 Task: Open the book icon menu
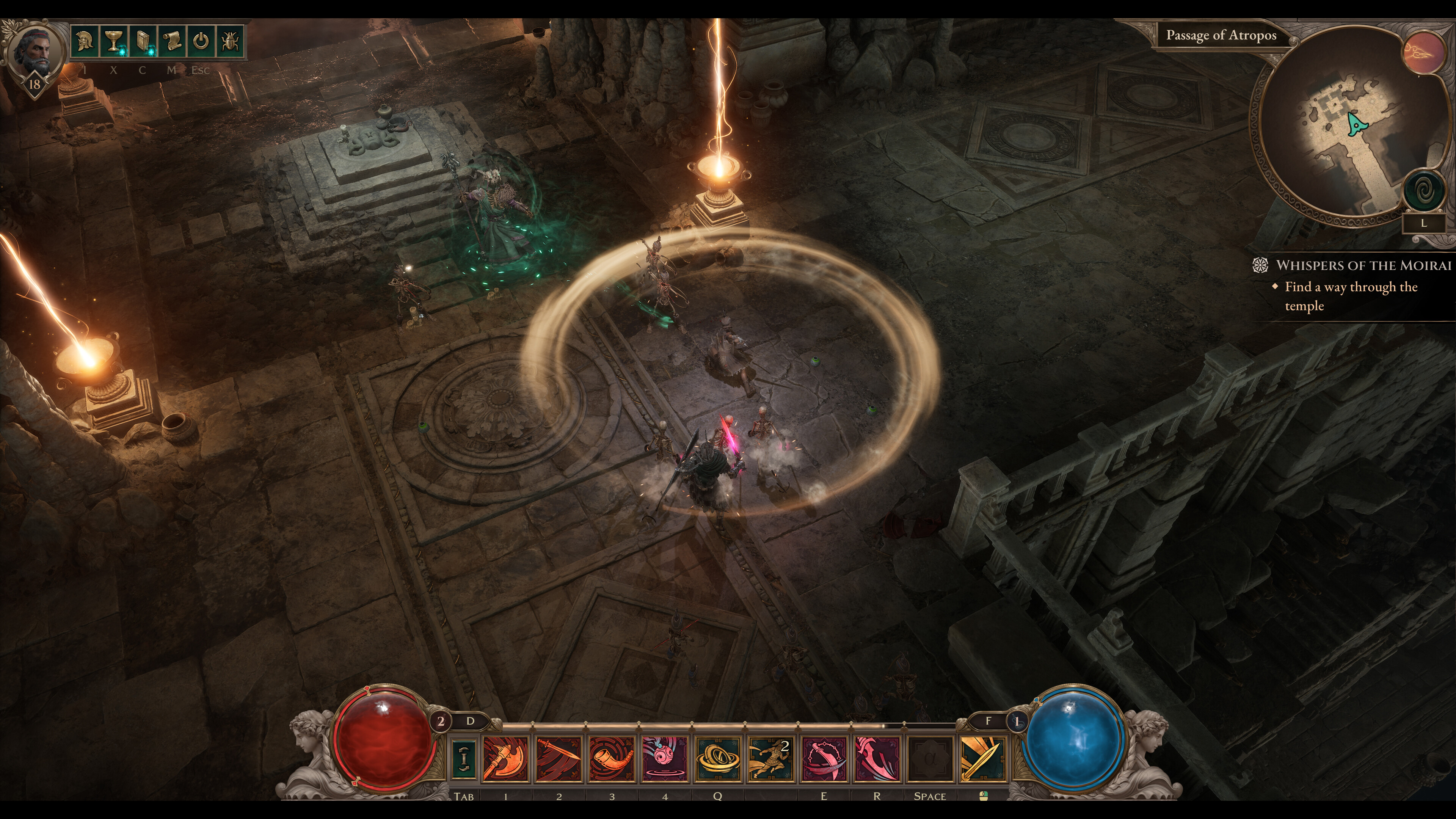point(144,41)
